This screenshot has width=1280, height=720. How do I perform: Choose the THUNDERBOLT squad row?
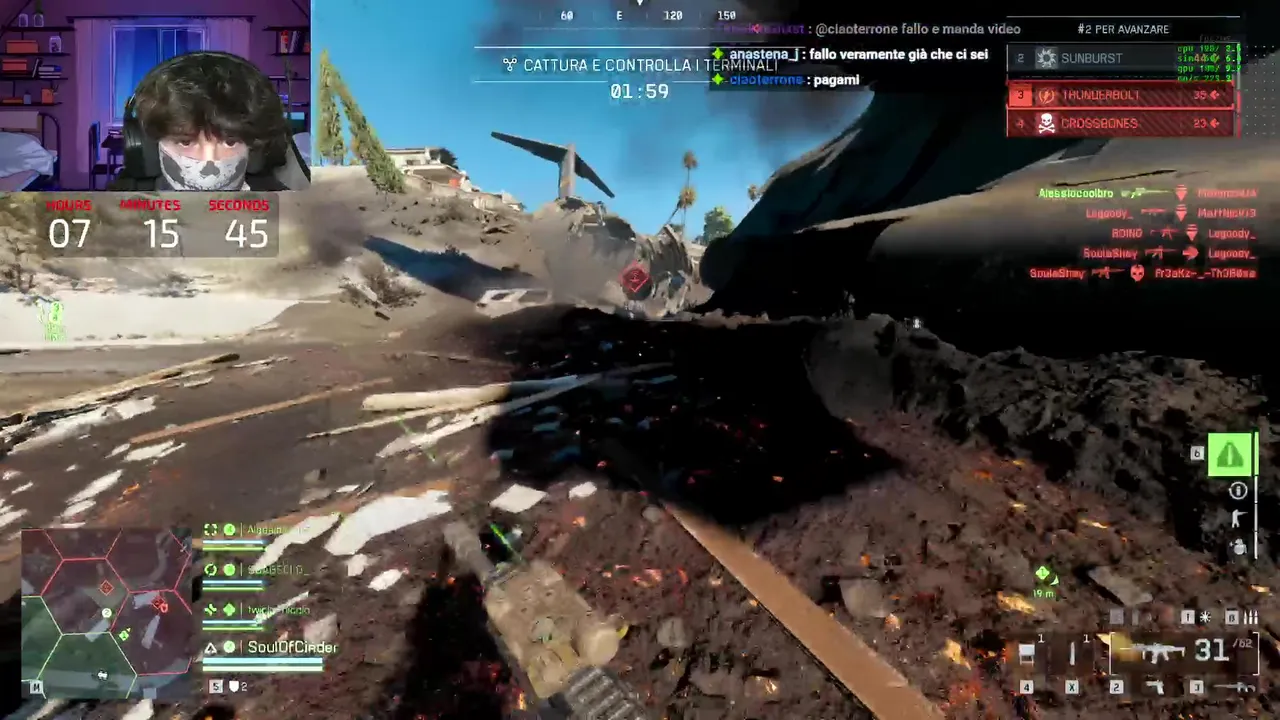click(1119, 96)
